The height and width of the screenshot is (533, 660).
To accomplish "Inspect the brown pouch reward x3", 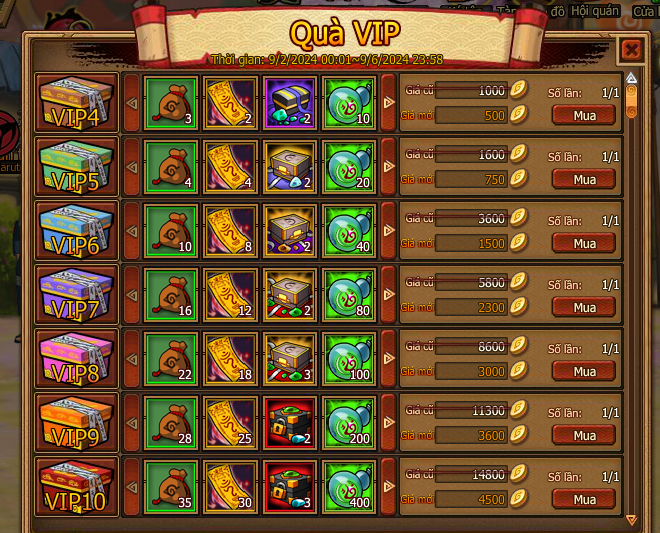I will pos(171,102).
